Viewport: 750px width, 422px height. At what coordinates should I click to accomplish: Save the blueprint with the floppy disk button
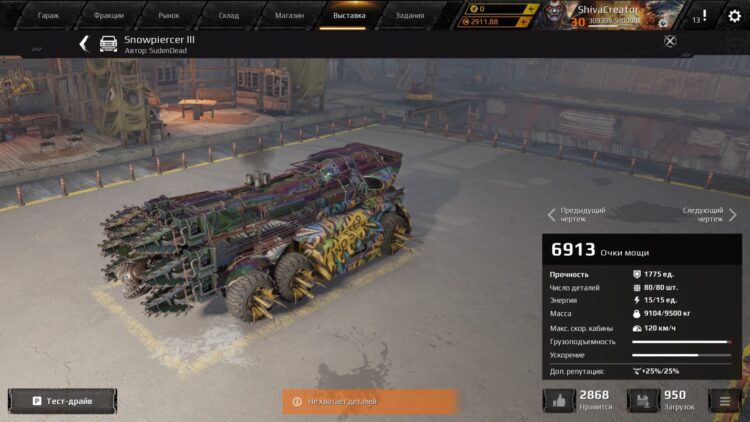pos(643,400)
